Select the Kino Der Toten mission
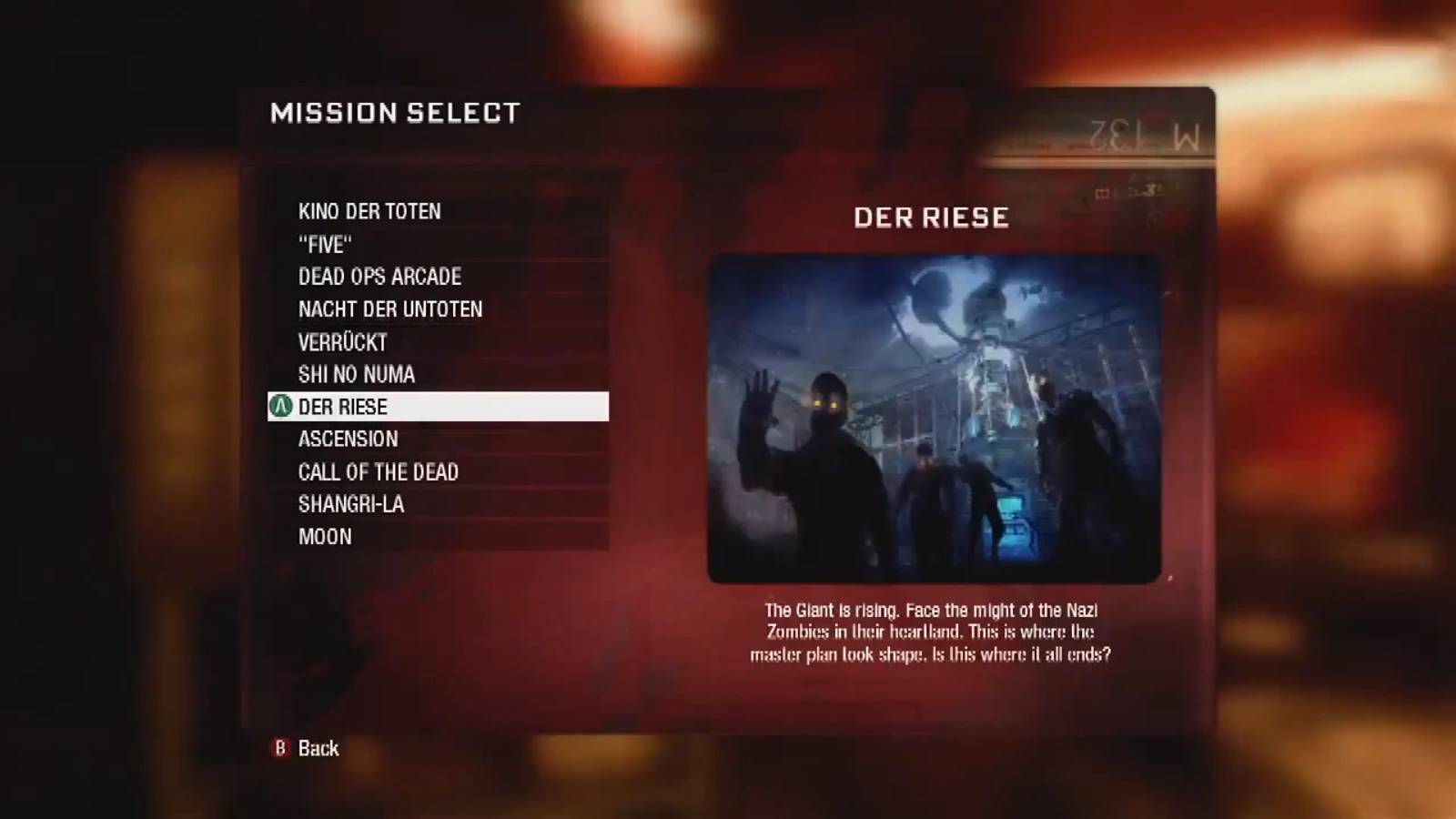The height and width of the screenshot is (819, 1456). (369, 212)
